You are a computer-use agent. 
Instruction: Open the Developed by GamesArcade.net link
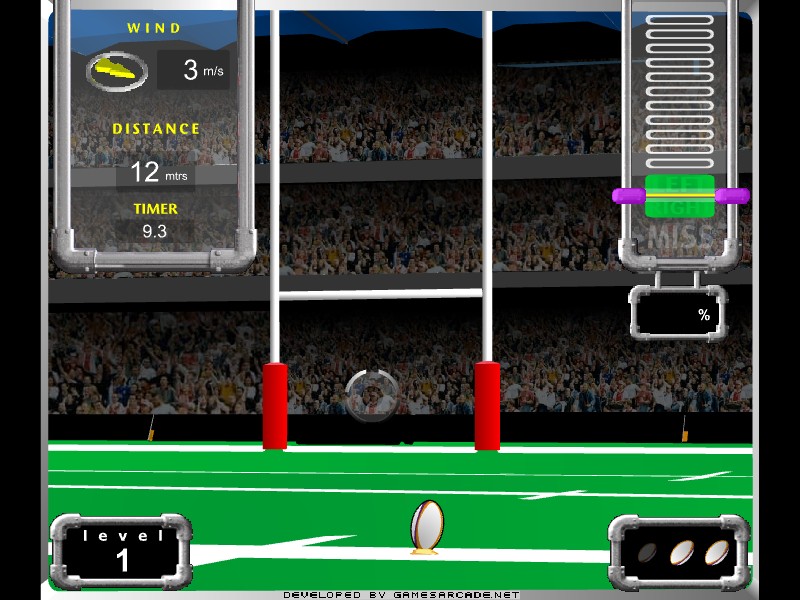401,594
